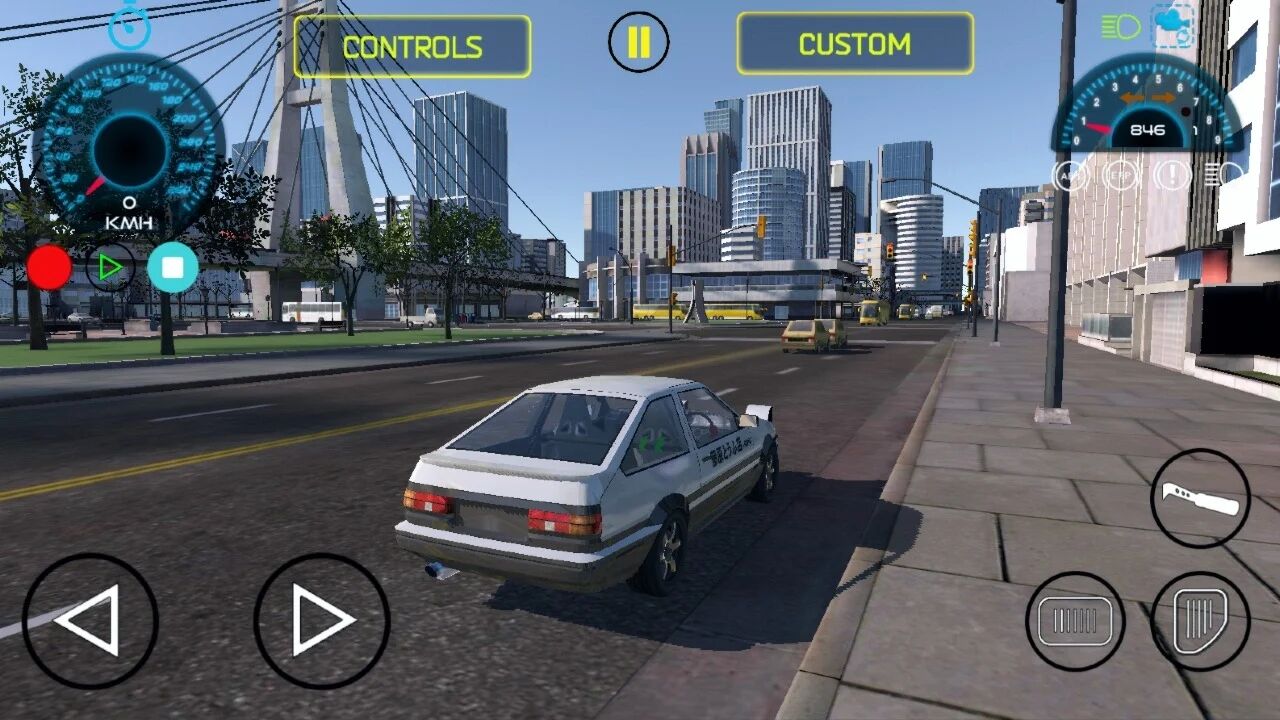Steer right with the right arrow button

pyautogui.click(x=321, y=620)
